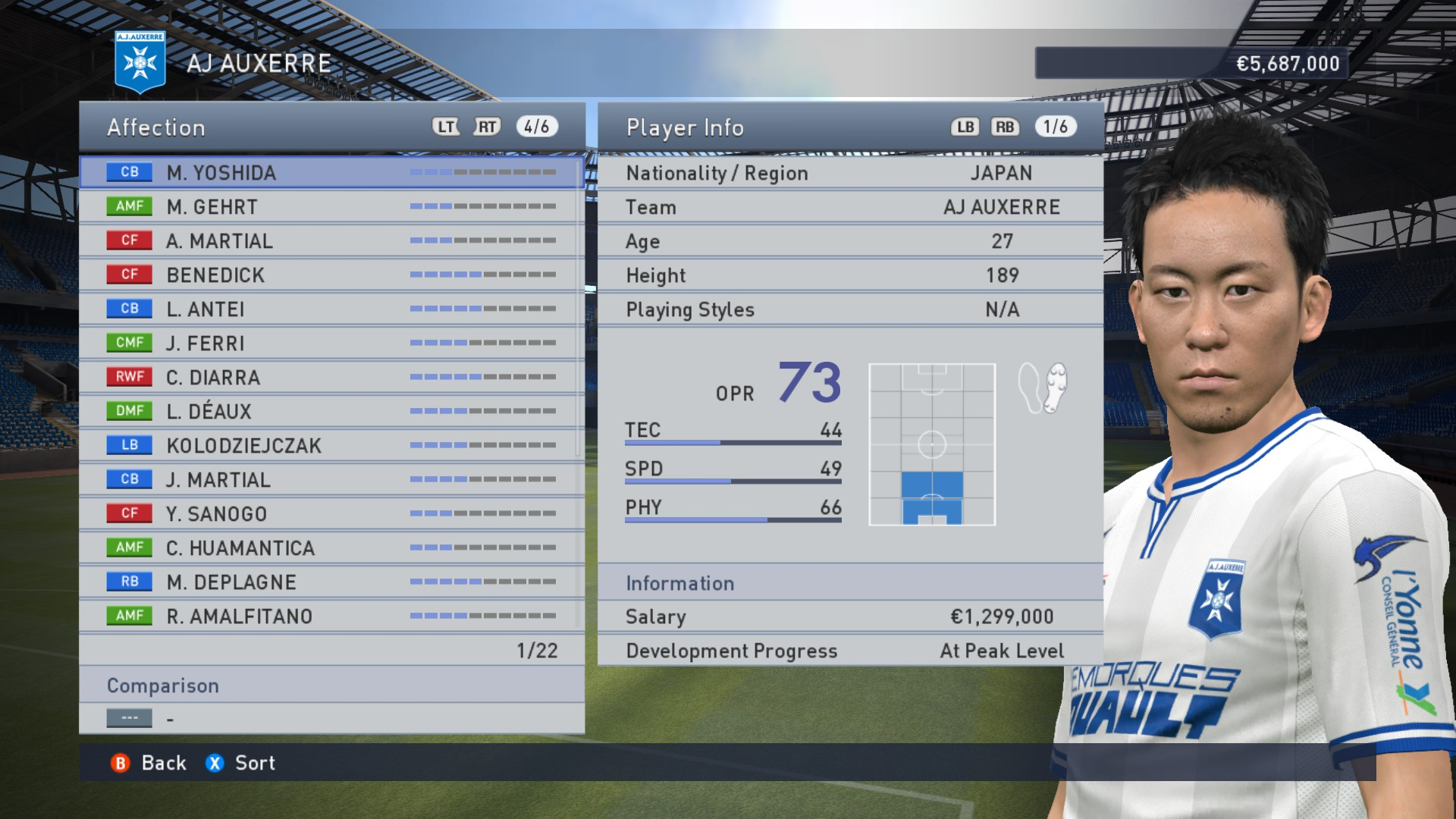Screen dimensions: 1456x819
Task: Select A. Martial's row
Action: point(331,241)
